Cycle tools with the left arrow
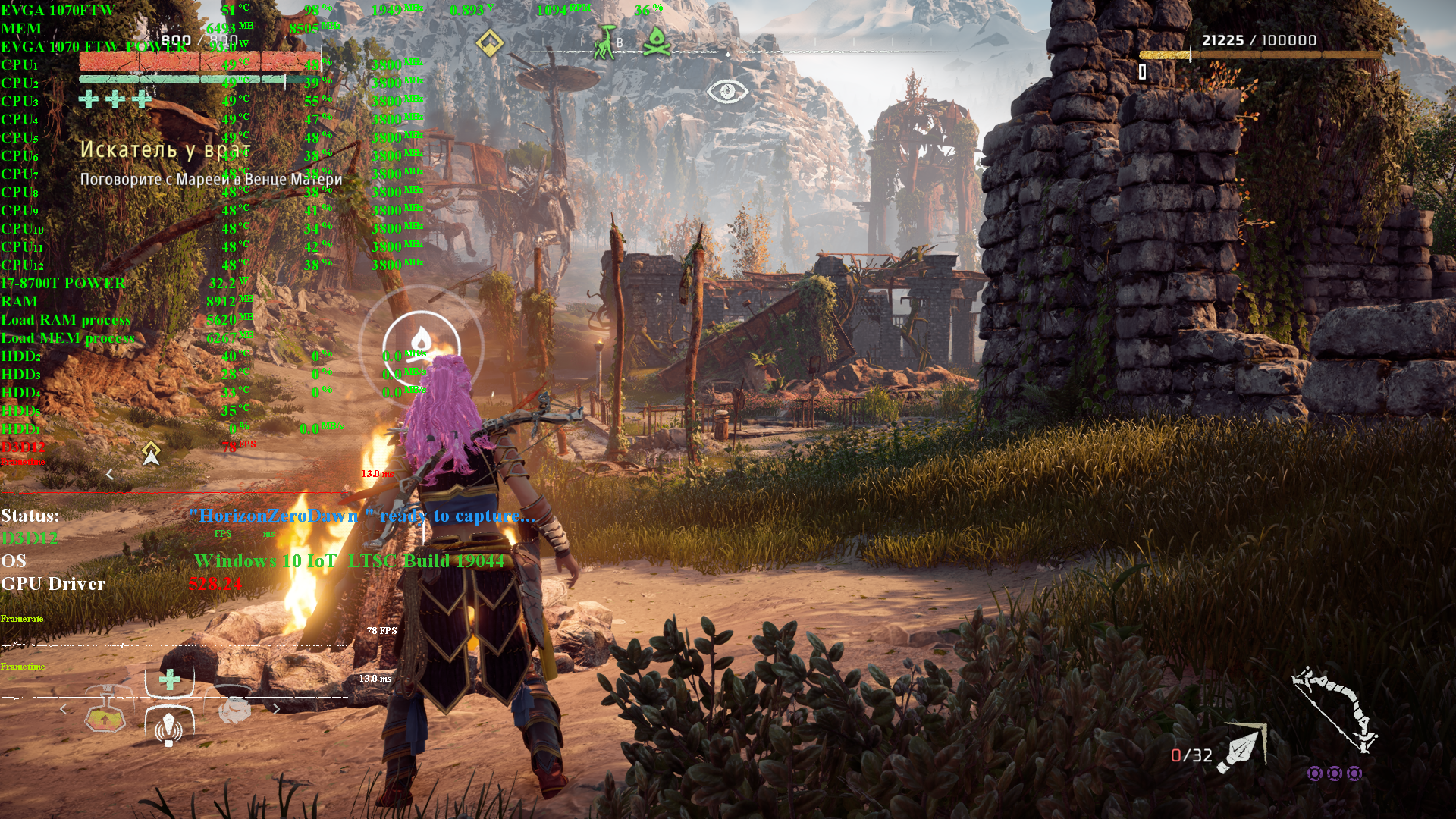Screen dimensions: 1456x819 [x=64, y=710]
